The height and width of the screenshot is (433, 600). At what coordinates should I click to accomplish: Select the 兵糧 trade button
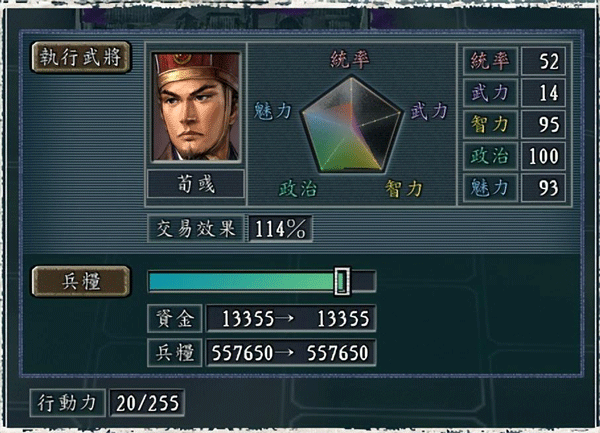[81, 281]
